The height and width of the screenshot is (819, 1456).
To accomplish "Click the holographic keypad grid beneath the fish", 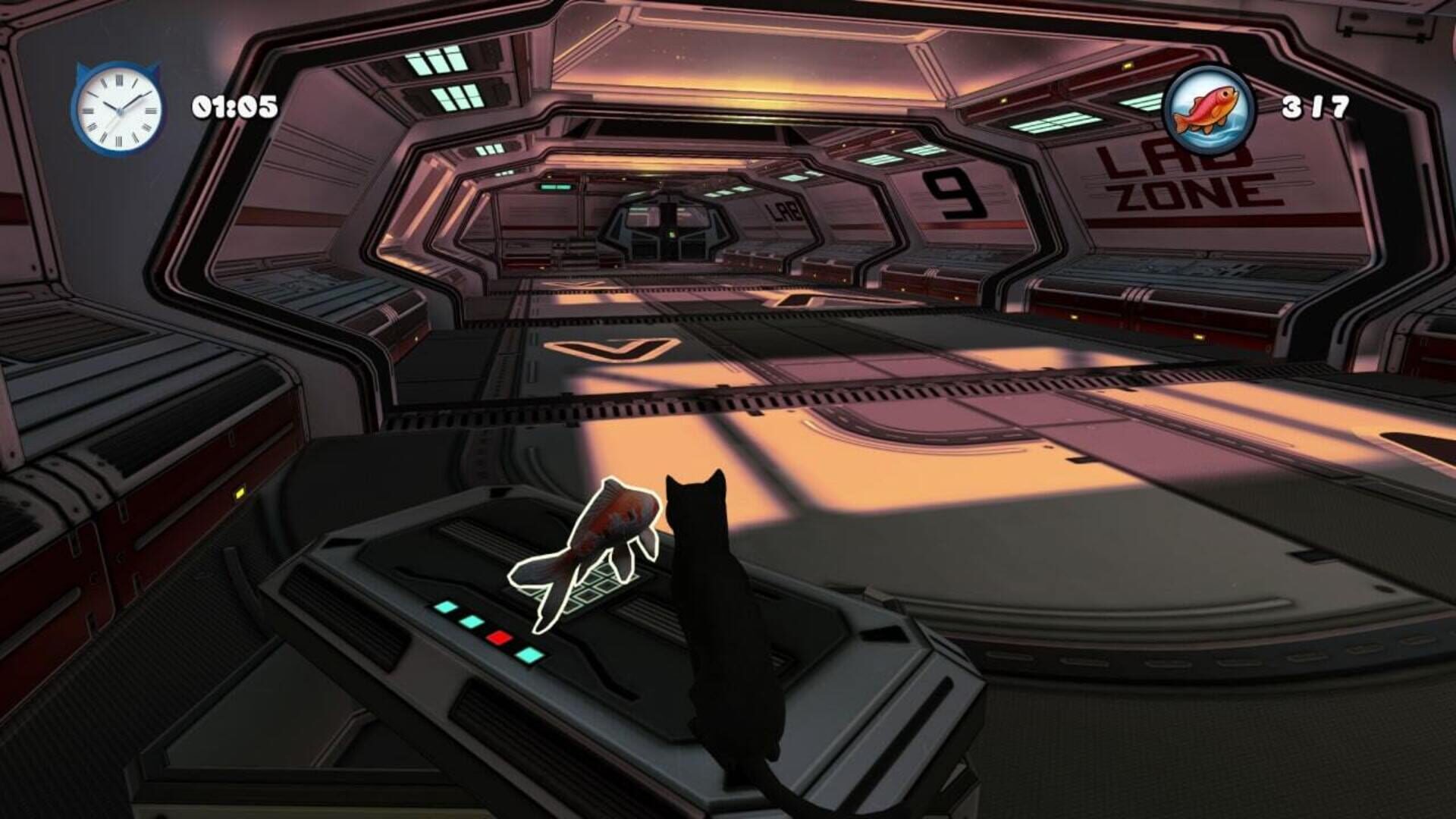I will [599, 588].
